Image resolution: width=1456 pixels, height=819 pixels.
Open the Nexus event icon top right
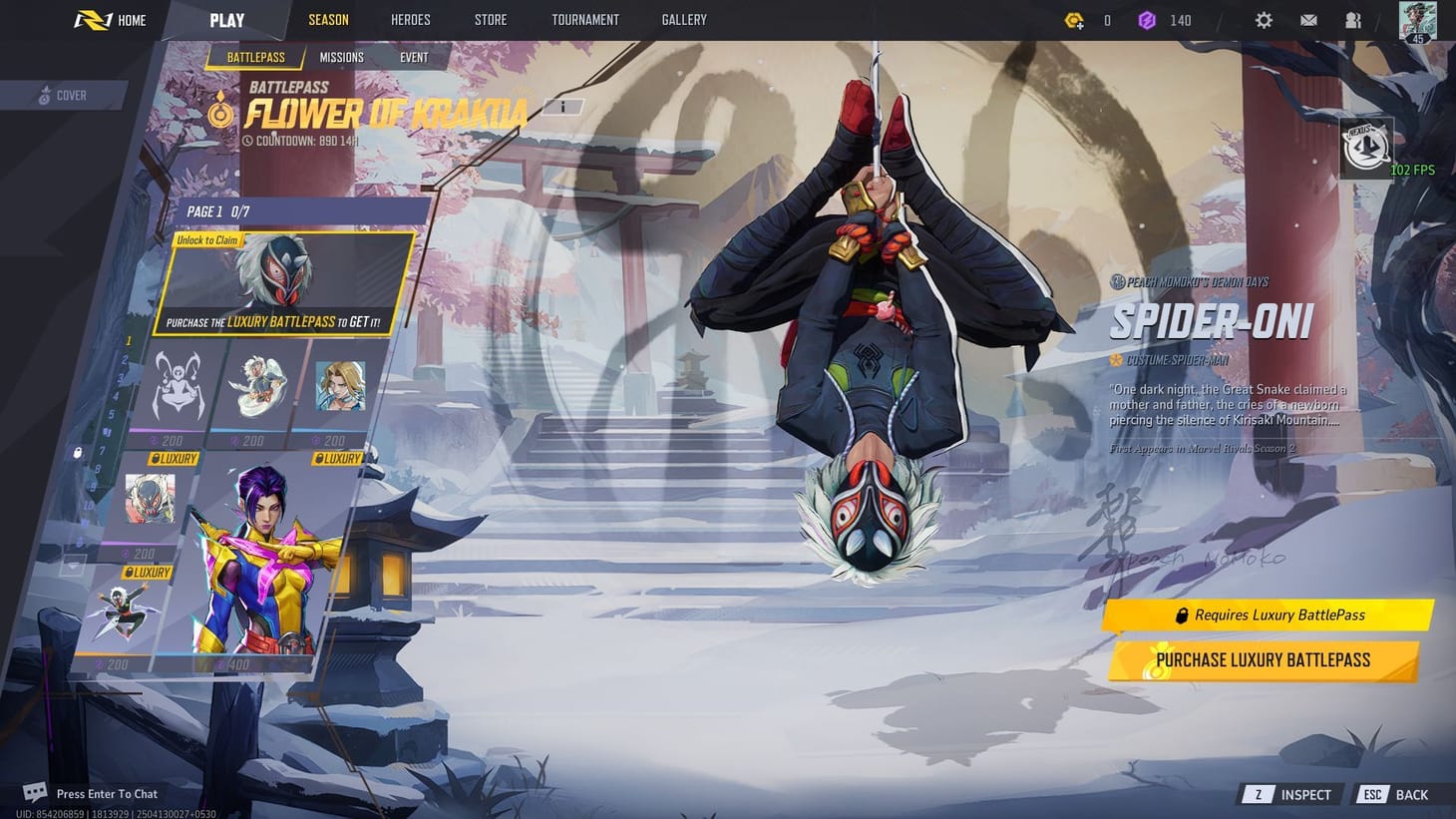click(1365, 147)
